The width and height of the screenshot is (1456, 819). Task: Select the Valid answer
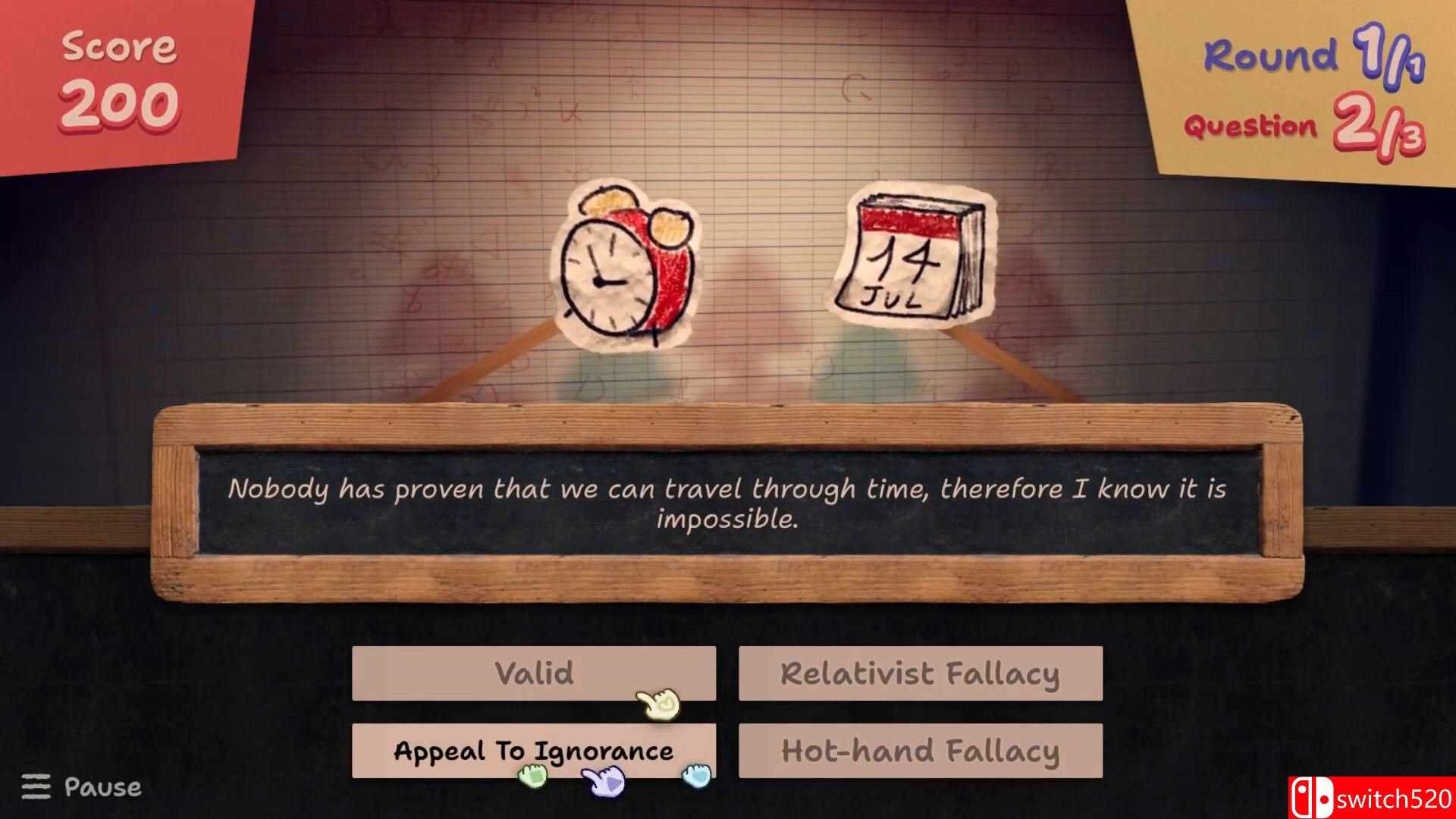tap(533, 673)
